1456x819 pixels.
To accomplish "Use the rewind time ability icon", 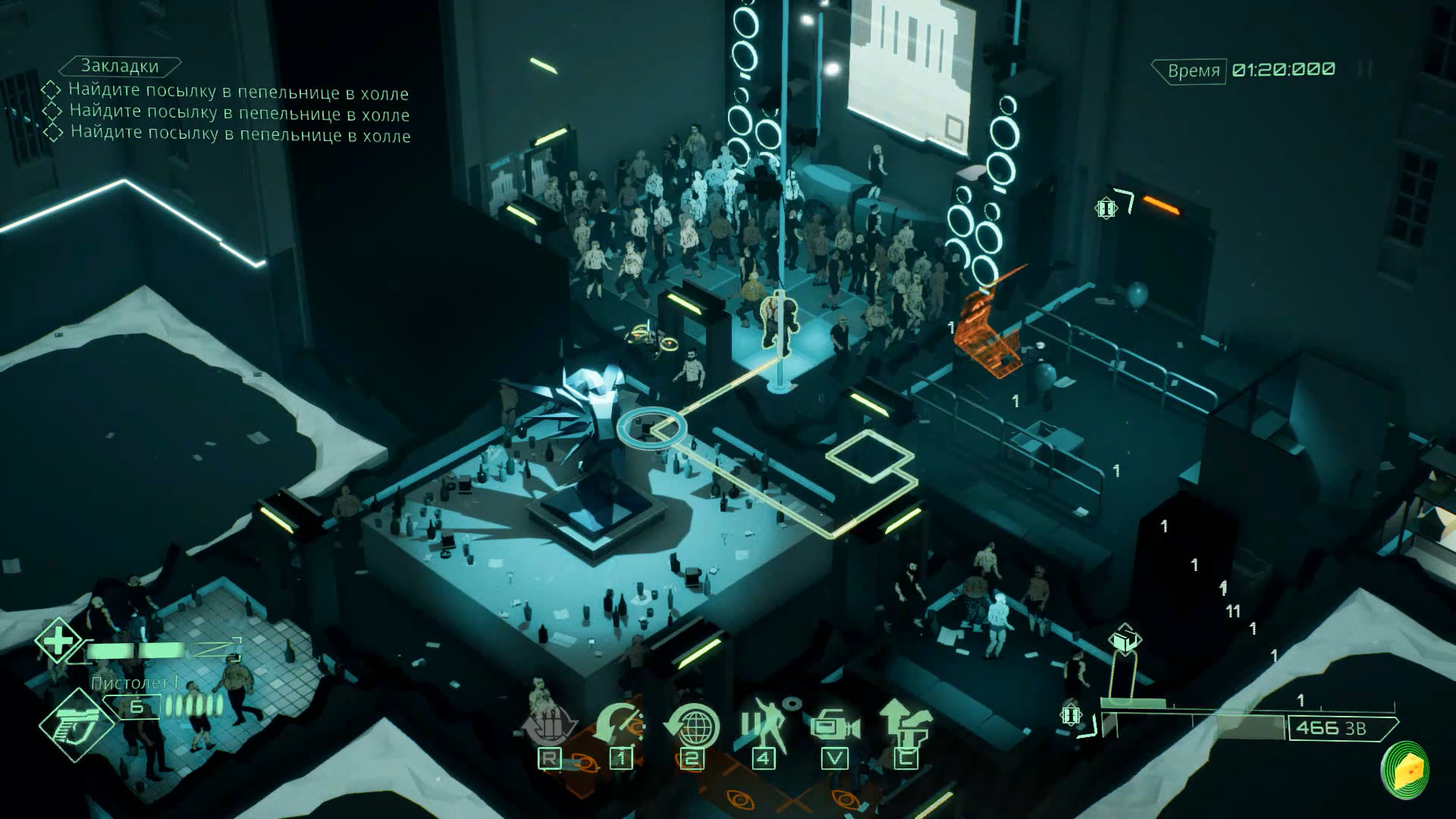I will tap(620, 726).
